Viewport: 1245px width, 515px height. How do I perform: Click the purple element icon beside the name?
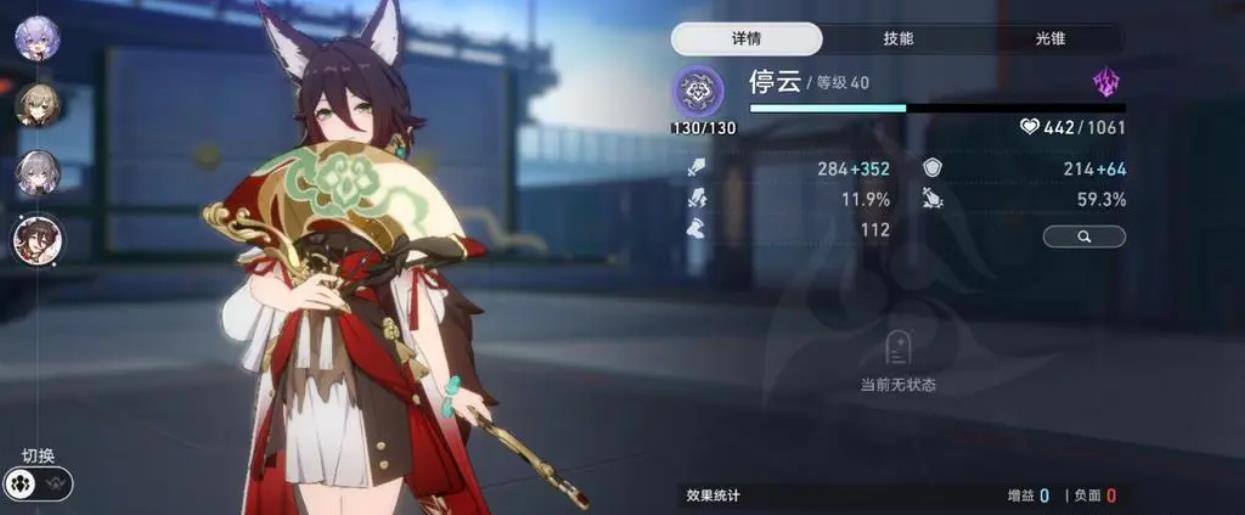[x=1106, y=84]
